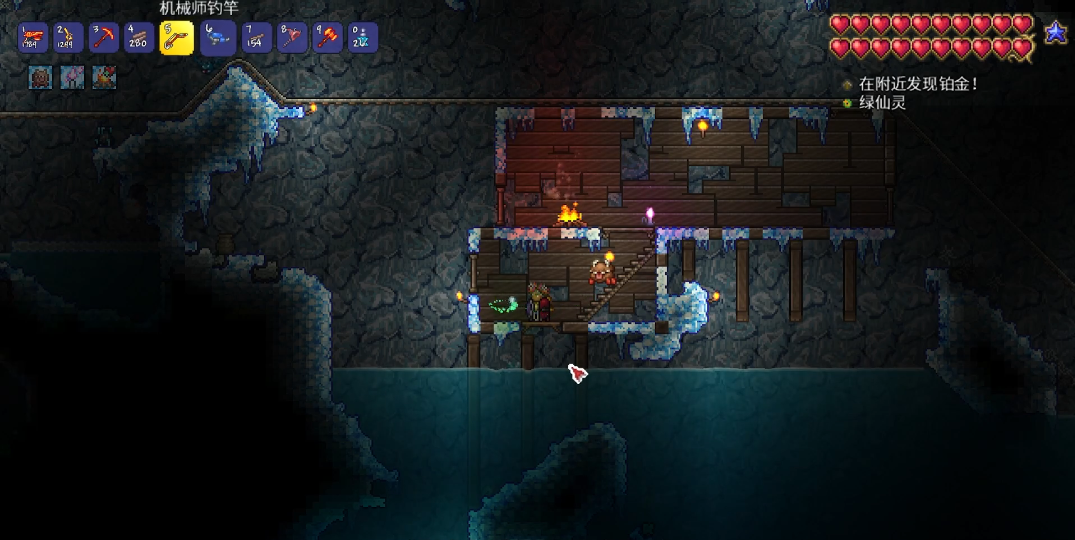Equip the red pickaxe from the hotbar
This screenshot has height=540, width=1075.
(104, 38)
